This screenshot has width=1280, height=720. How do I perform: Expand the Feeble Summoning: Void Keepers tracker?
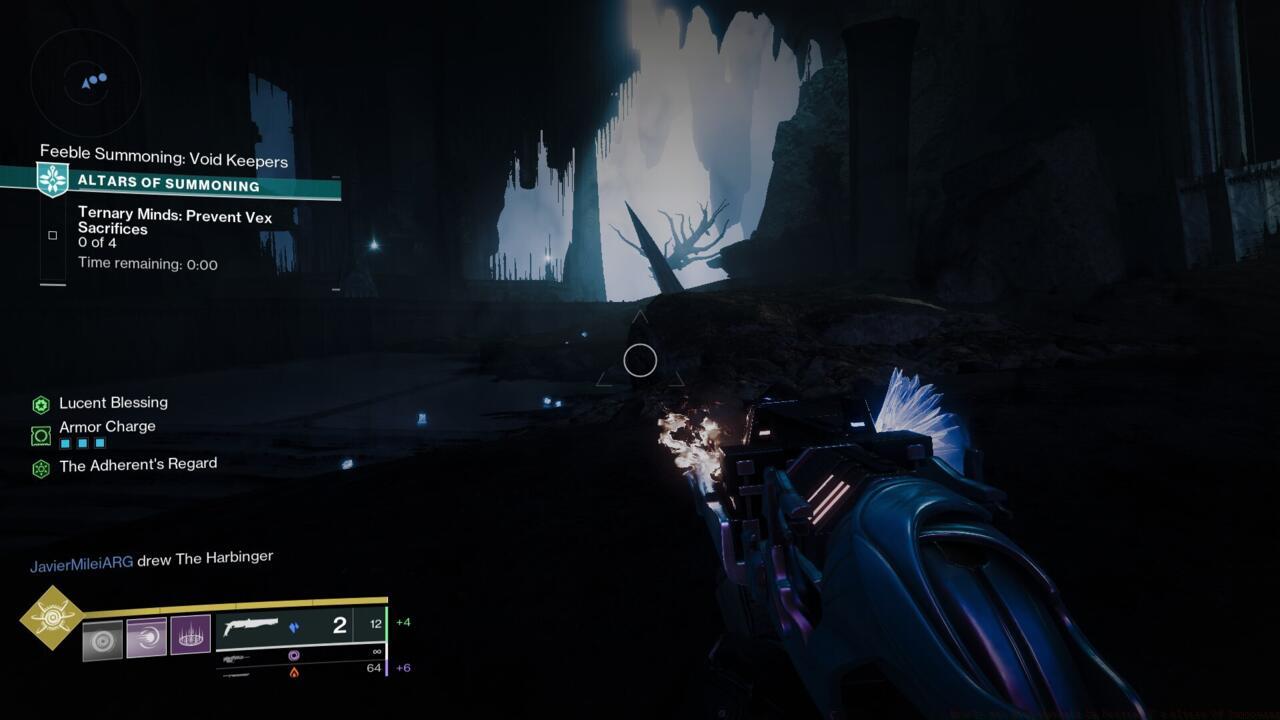tap(163, 156)
